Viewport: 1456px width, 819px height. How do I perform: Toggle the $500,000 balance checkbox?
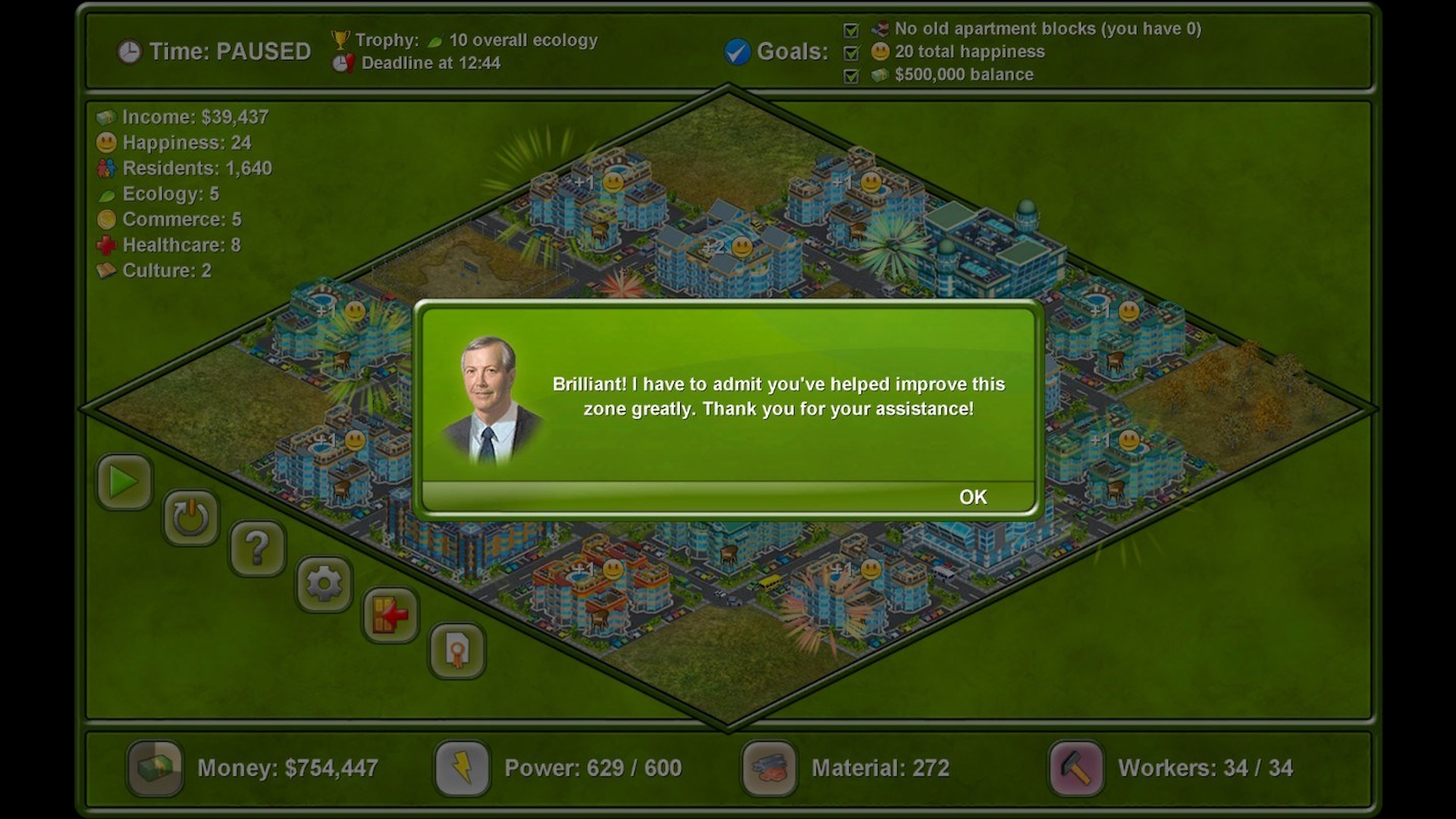(850, 75)
